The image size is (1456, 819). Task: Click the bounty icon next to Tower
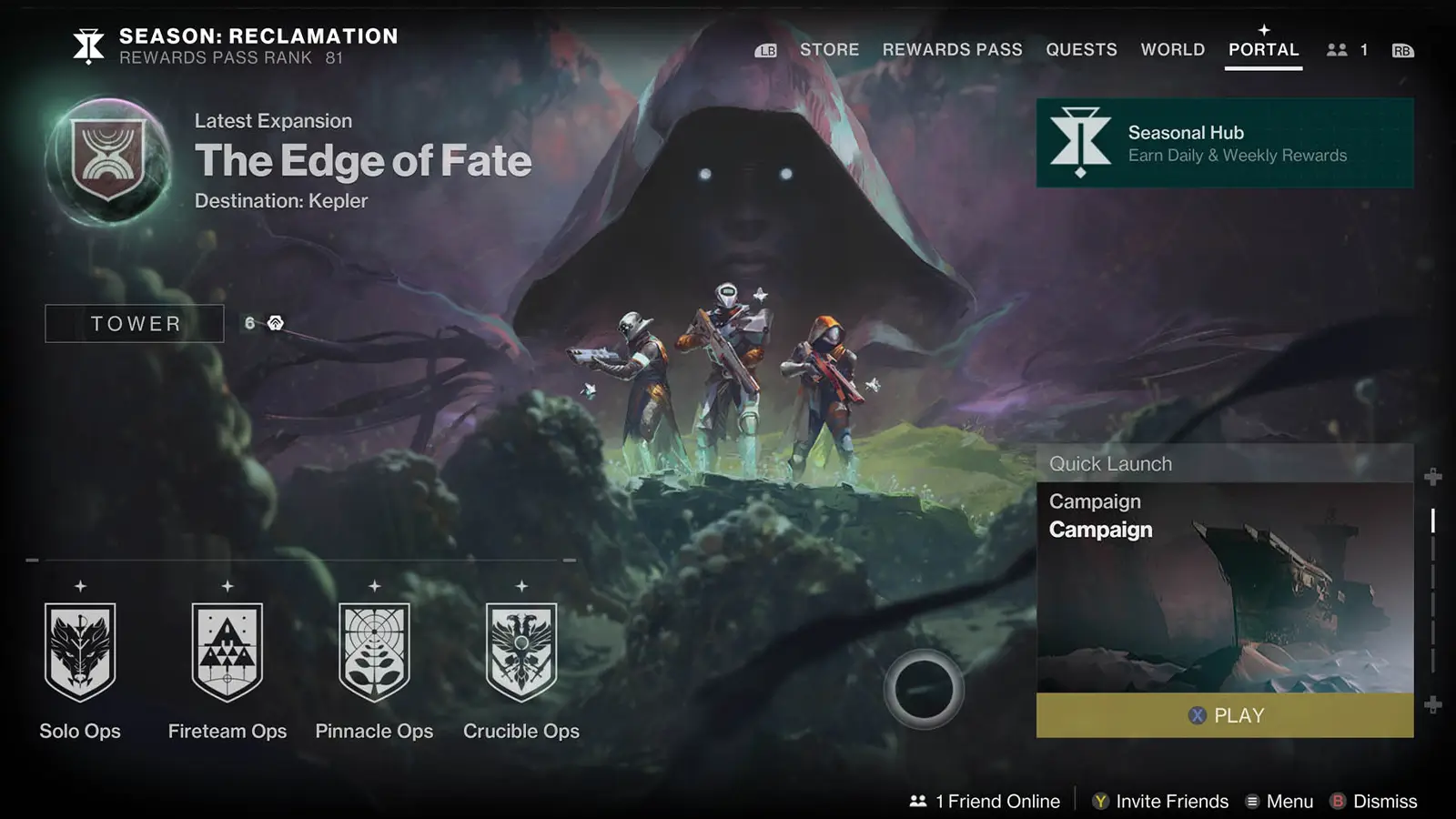[x=273, y=323]
